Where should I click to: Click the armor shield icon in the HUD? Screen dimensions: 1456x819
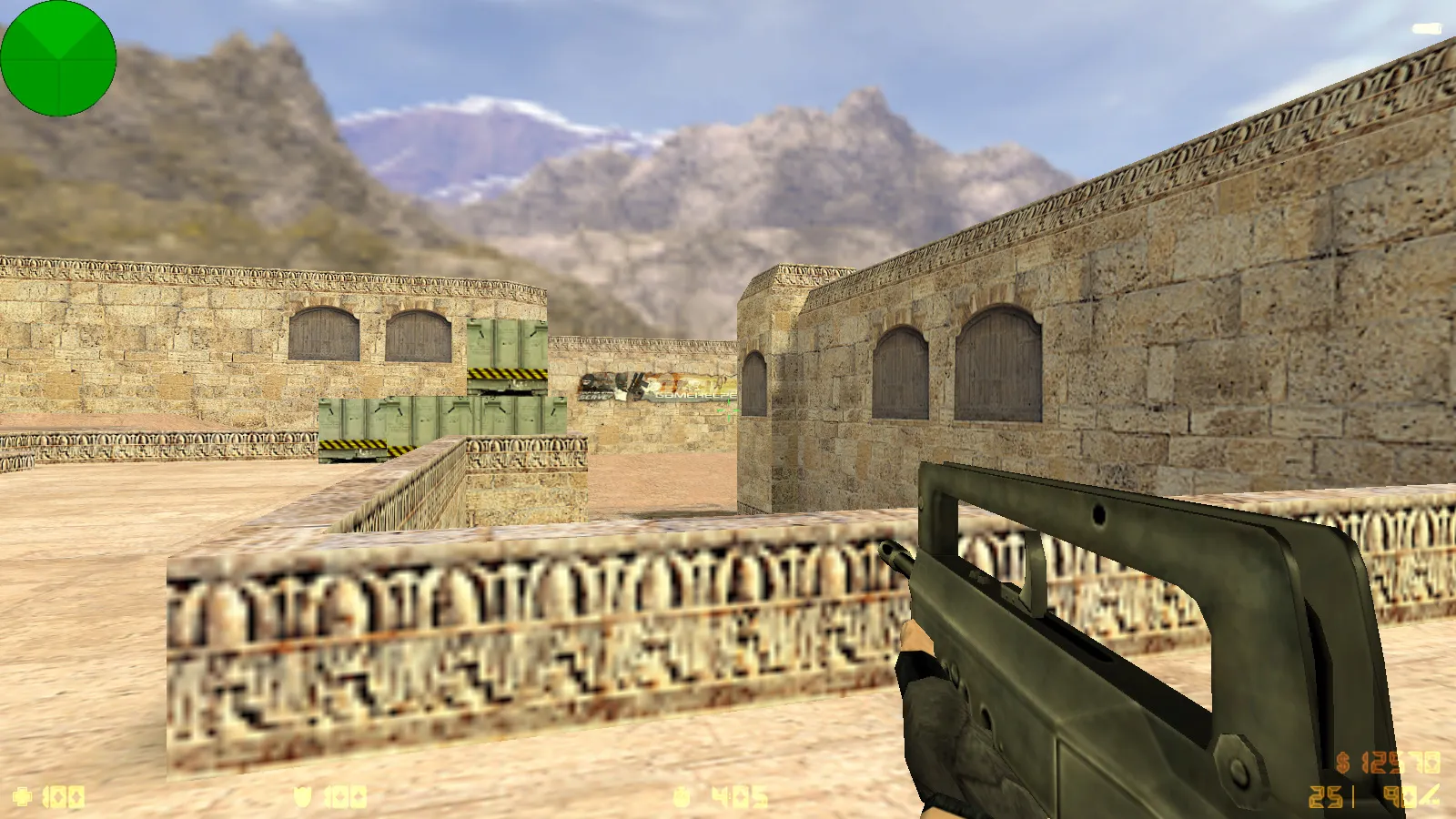coord(305,796)
